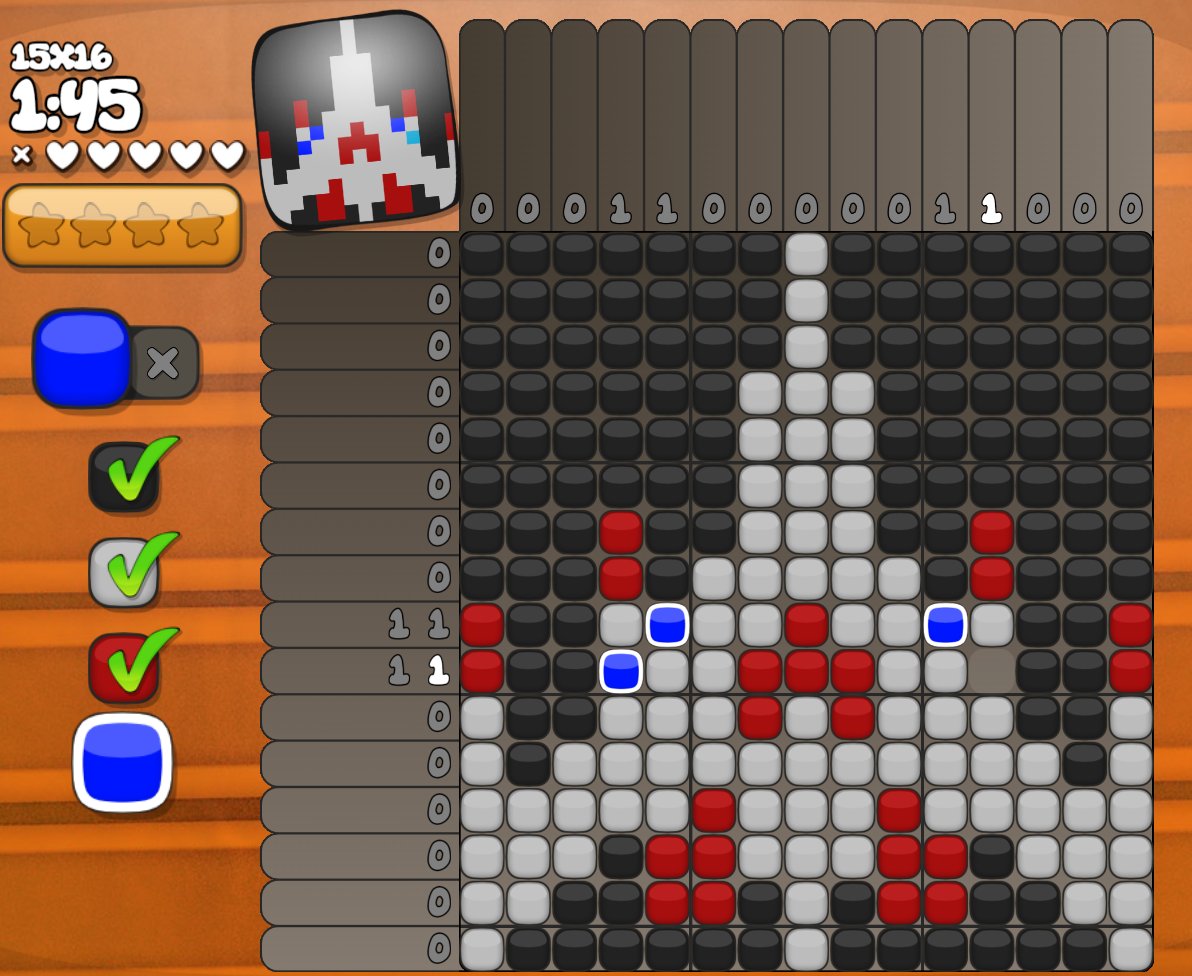Switch to the X mark mode

(x=164, y=362)
